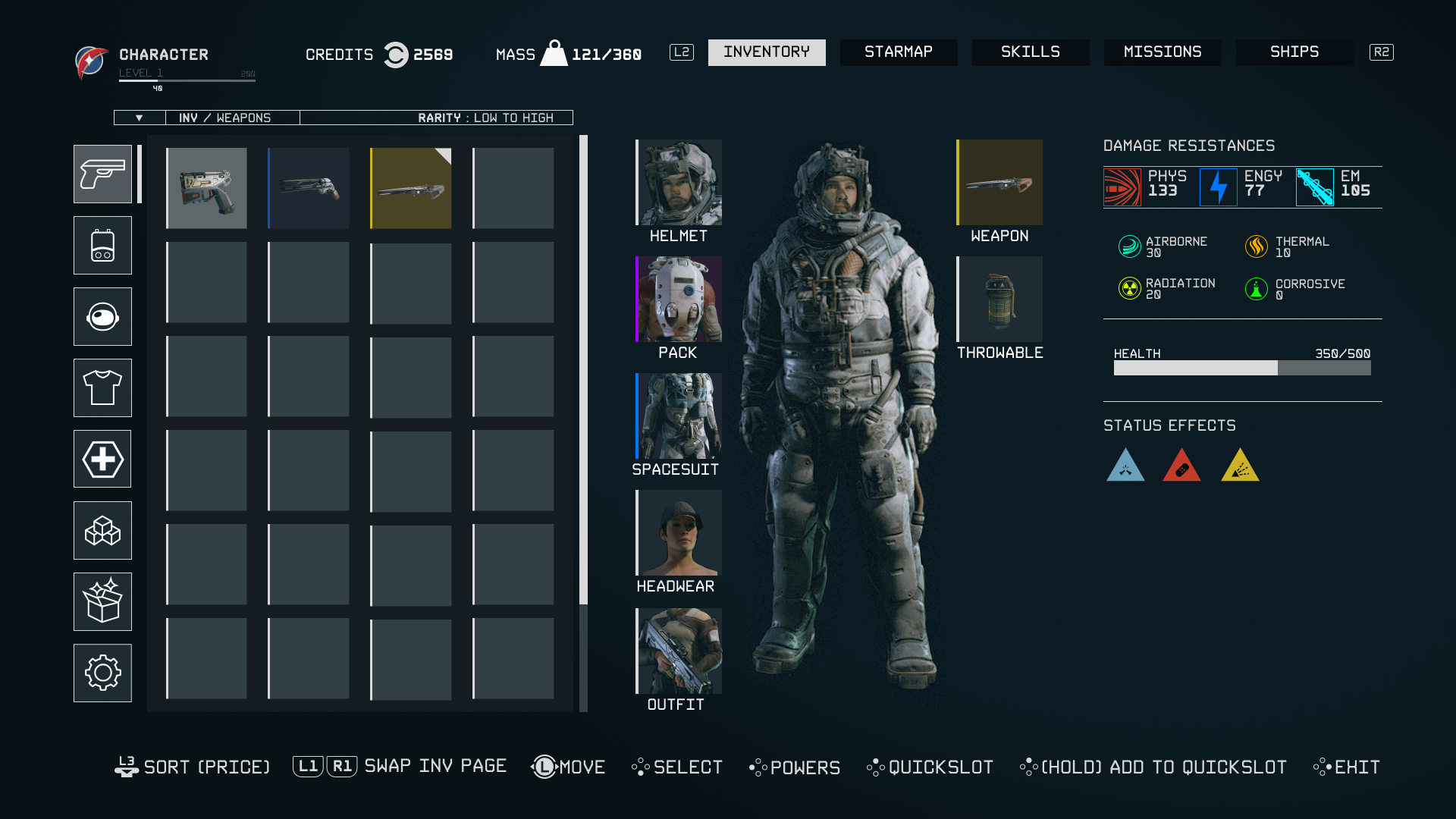Open the second sidebar inventory category icon

coord(102,245)
